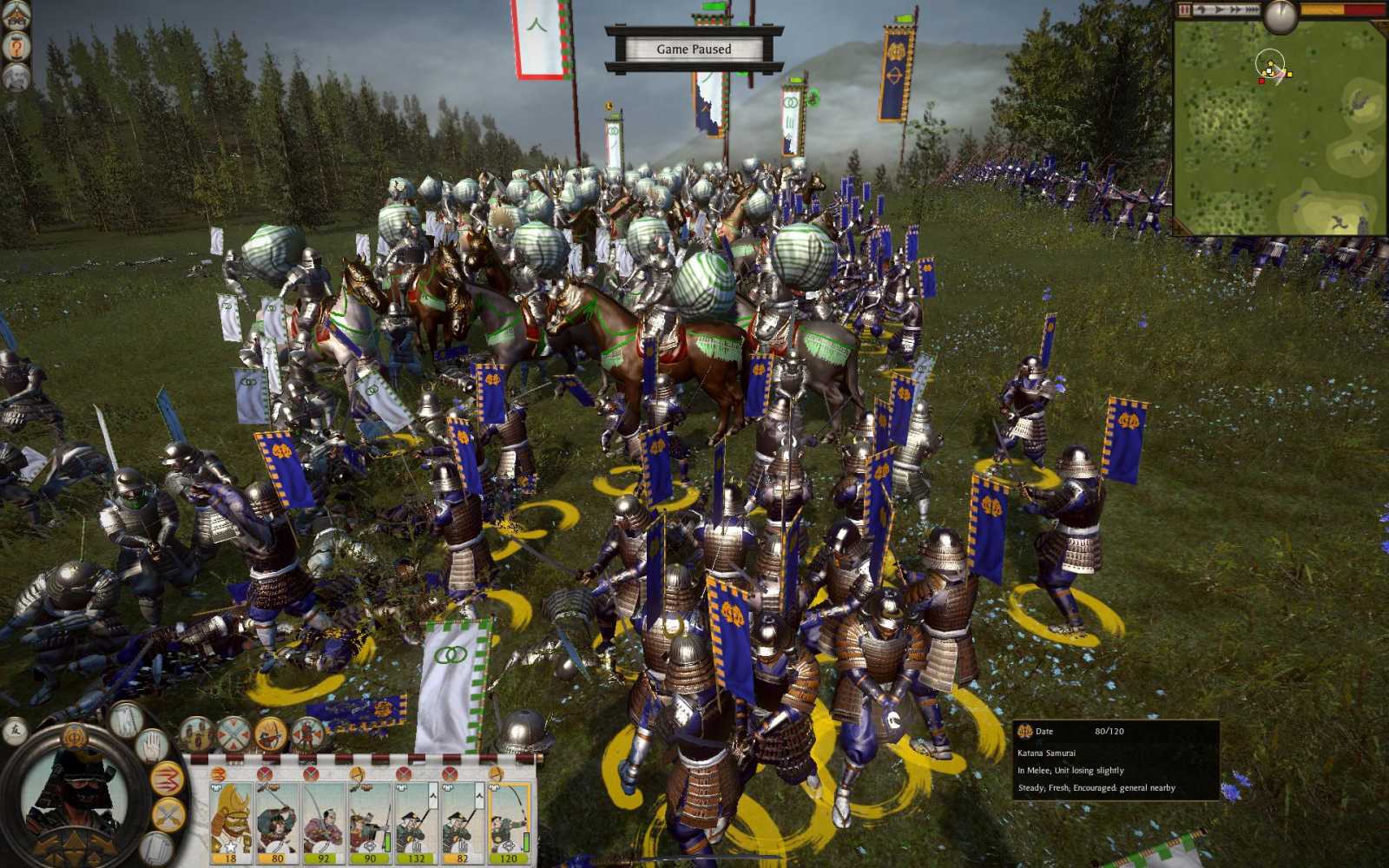Select the fastest battle speed arrows

(1252, 9)
